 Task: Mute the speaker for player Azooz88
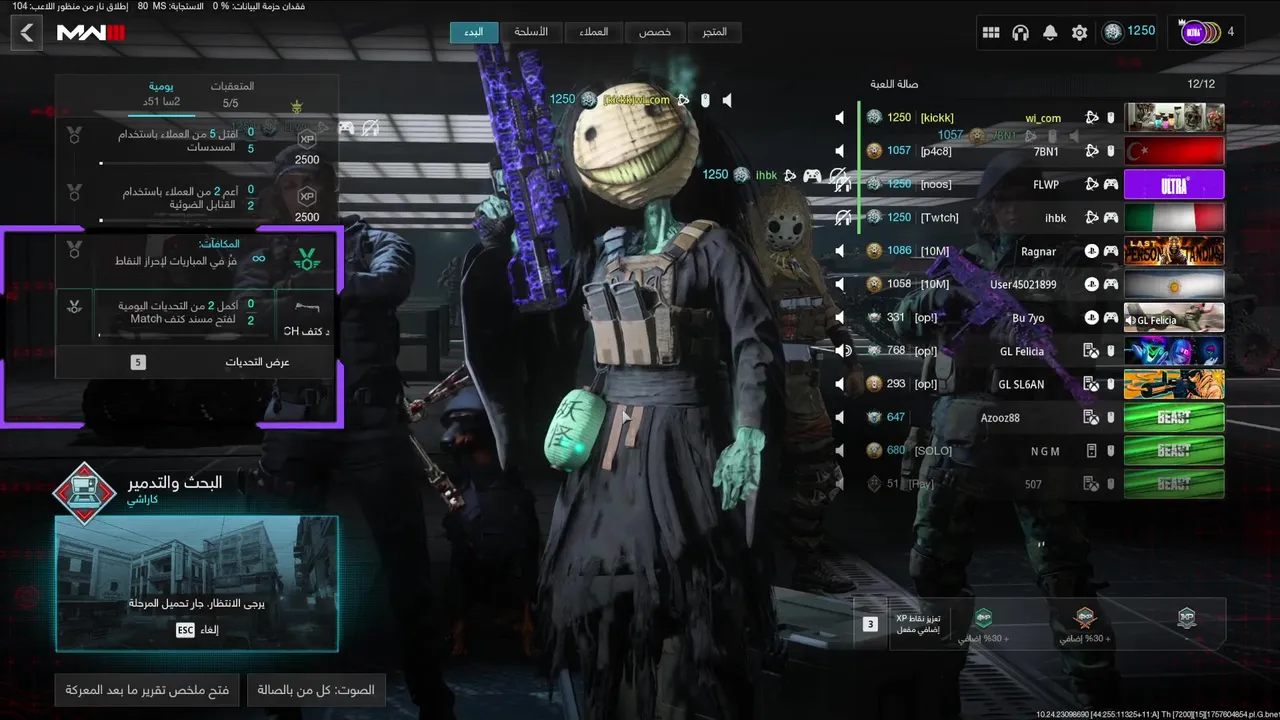pyautogui.click(x=840, y=417)
